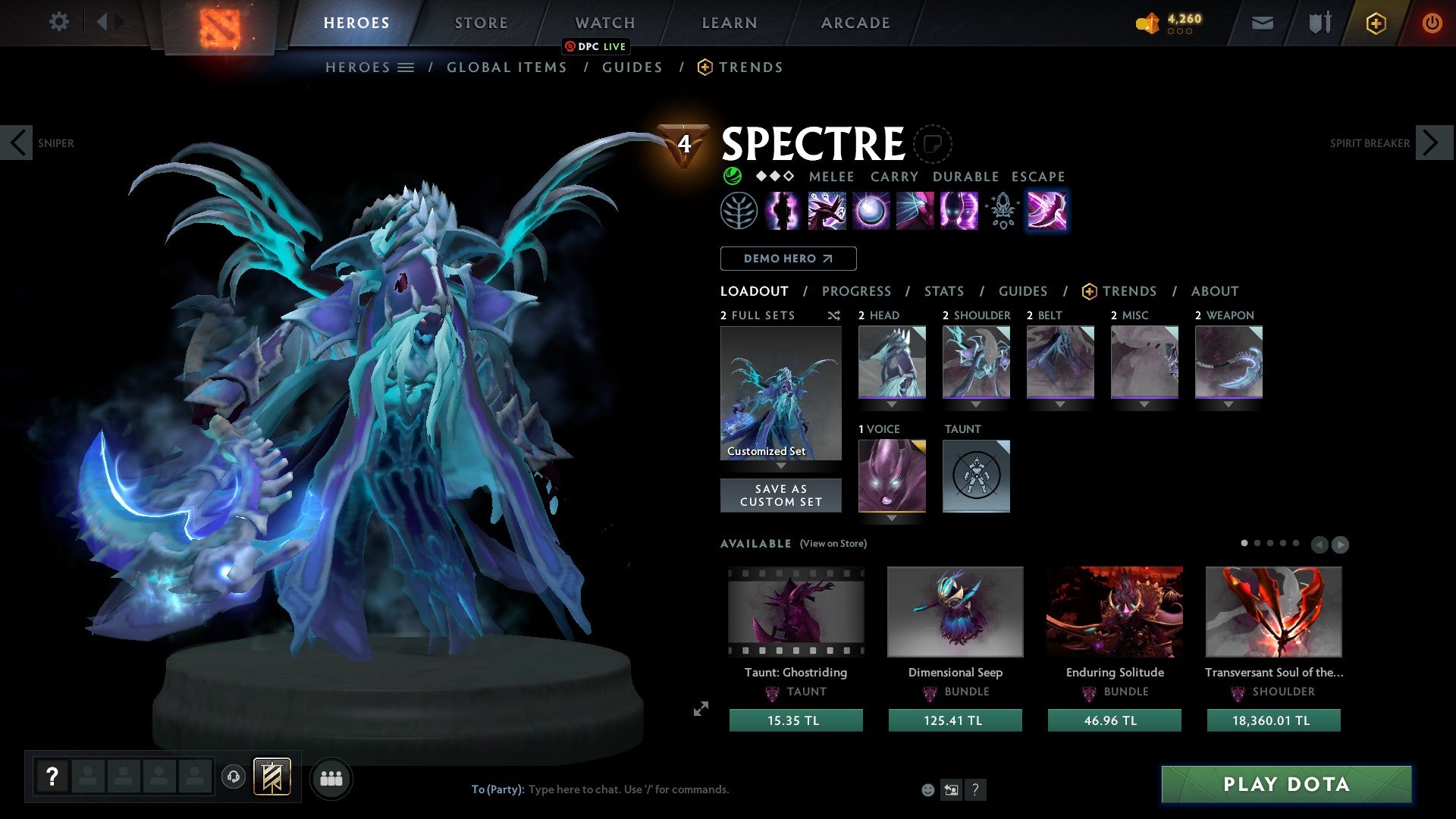1456x819 pixels.
Task: Expand the WEAPON slot chevron arrow
Action: pyautogui.click(x=1228, y=404)
